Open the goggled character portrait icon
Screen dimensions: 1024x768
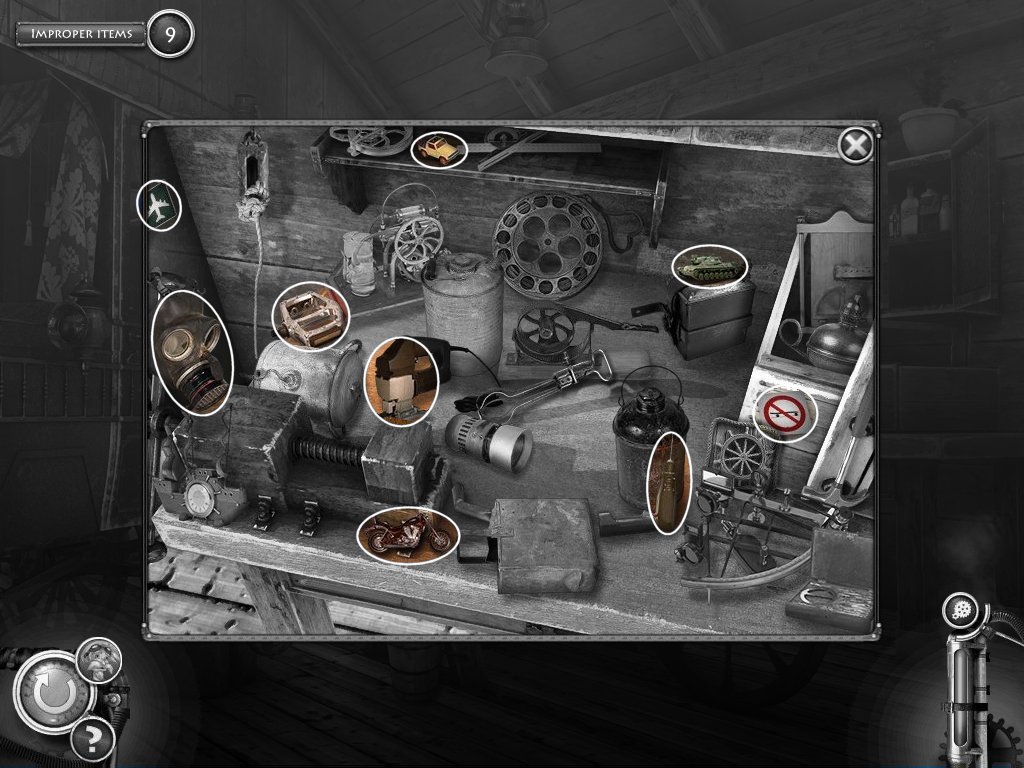pyautogui.click(x=99, y=661)
